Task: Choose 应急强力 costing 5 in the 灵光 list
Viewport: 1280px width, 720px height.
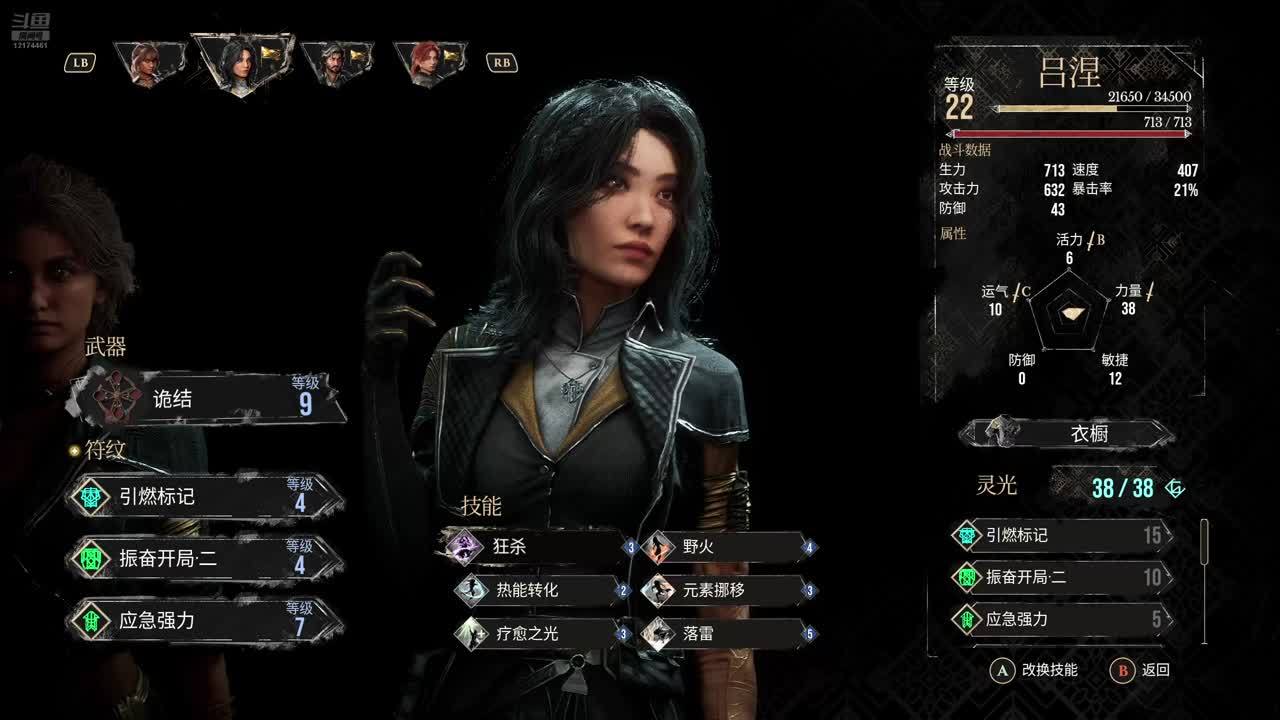Action: coord(1061,619)
